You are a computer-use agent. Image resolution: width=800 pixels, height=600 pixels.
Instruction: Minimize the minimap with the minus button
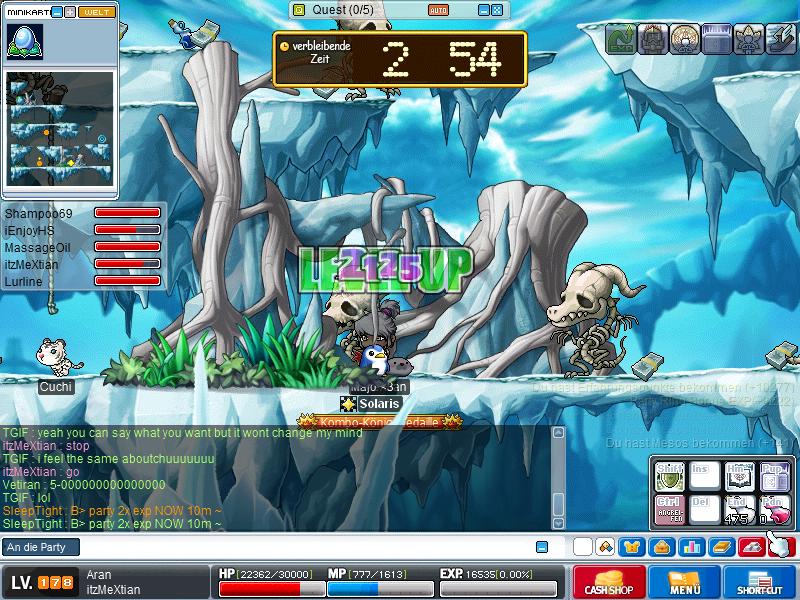pos(57,12)
